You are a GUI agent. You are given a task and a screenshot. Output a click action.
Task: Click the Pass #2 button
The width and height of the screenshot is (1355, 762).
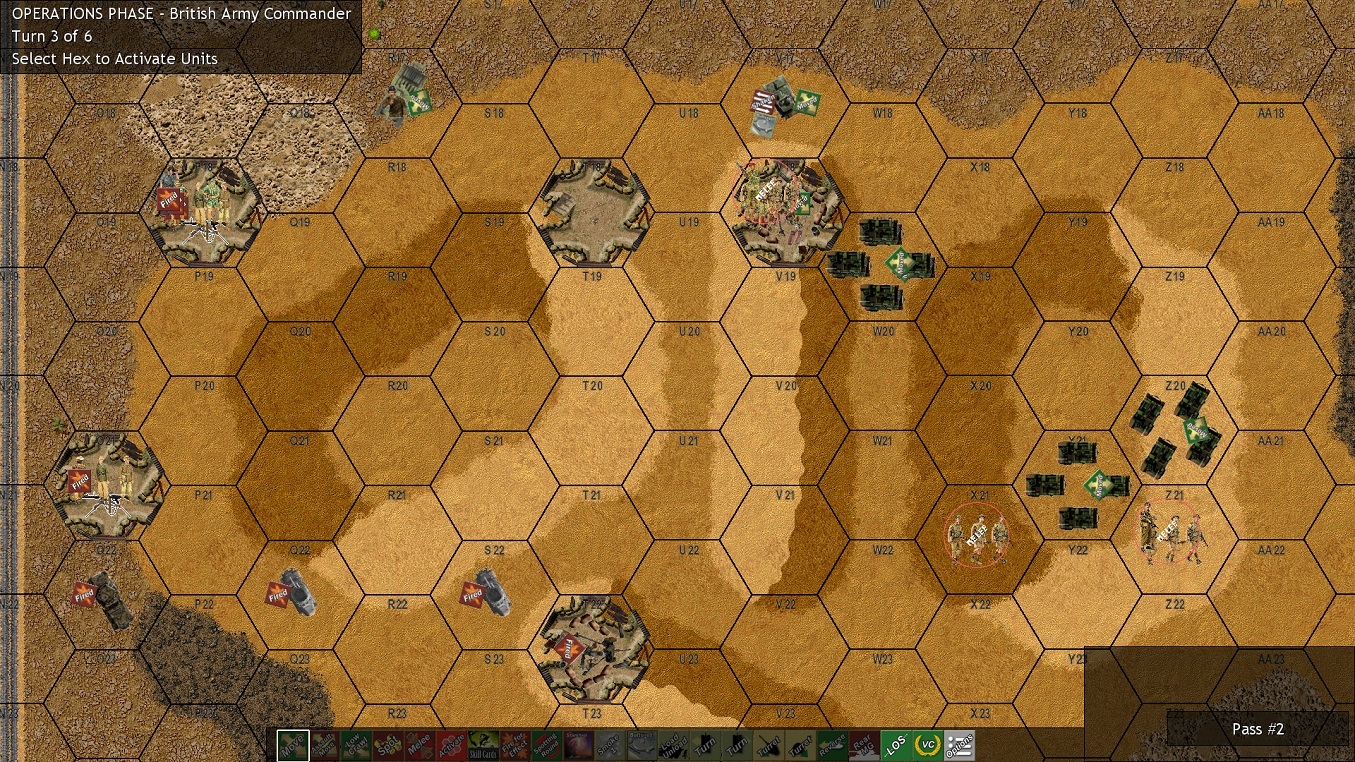tap(1258, 730)
